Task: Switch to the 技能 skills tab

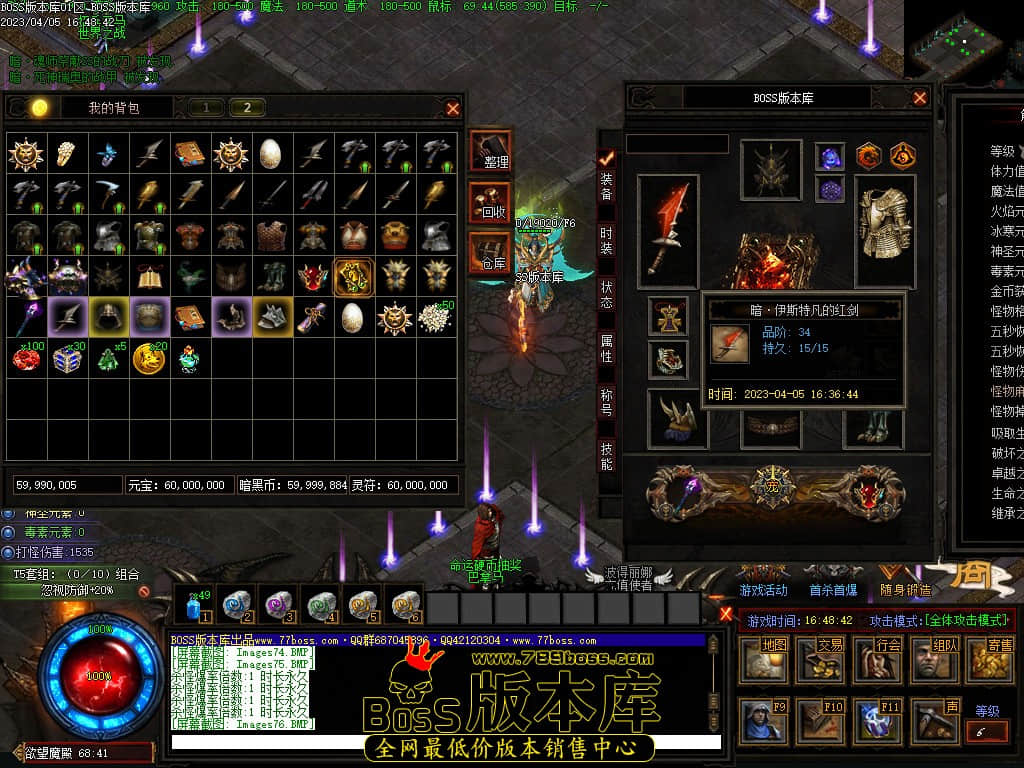Action: pyautogui.click(x=606, y=457)
